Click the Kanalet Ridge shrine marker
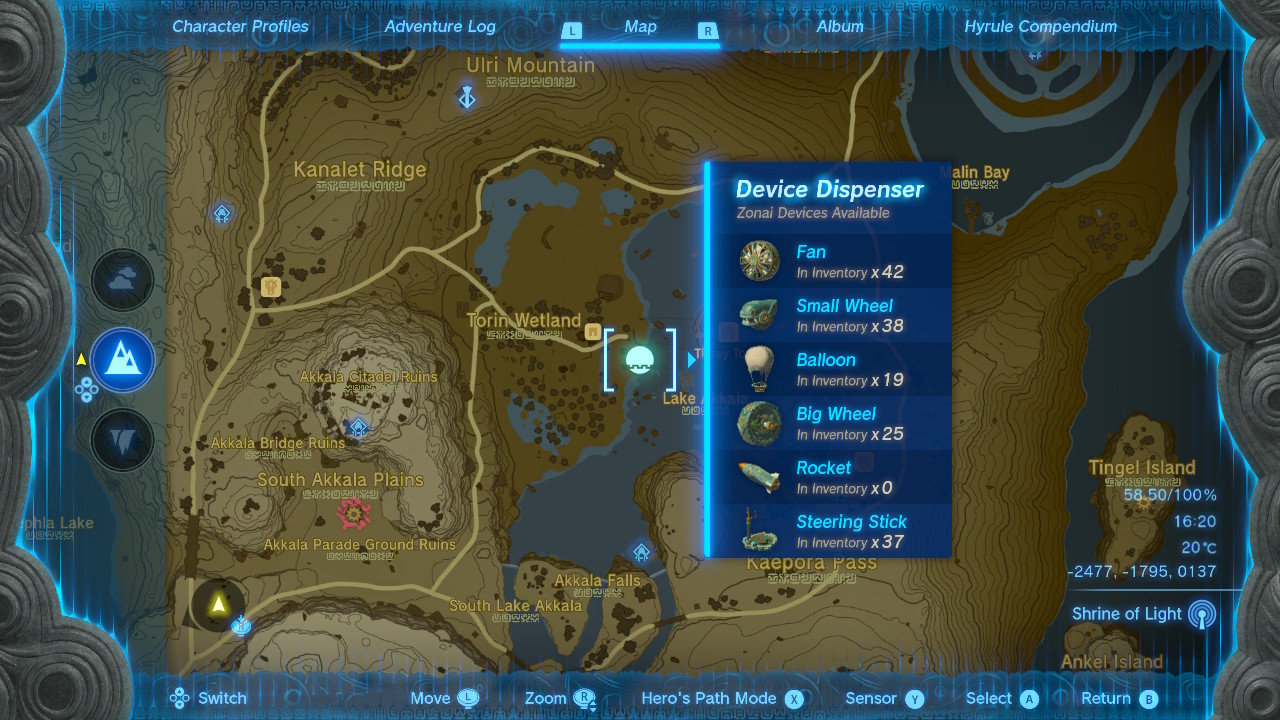Screen dimensions: 1280x720 pos(222,213)
